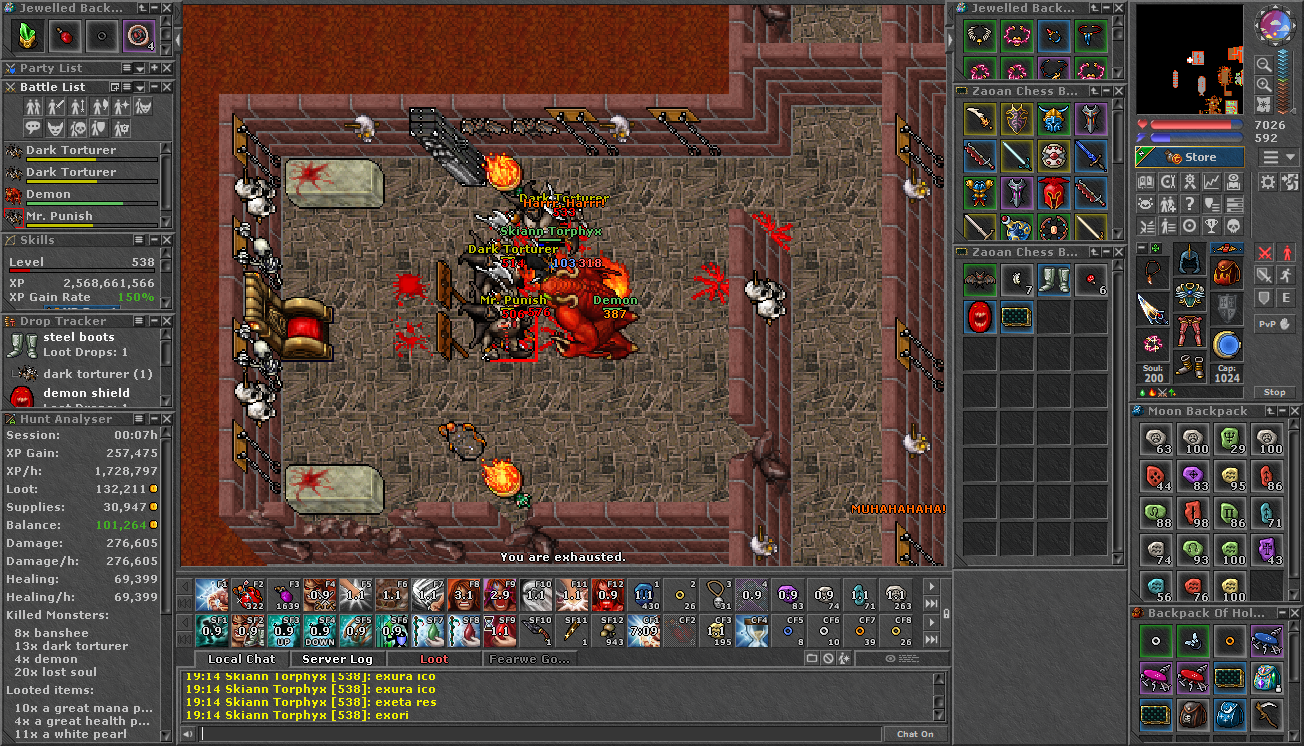Toggle the PvP mode hand button
The image size is (1304, 746).
pyautogui.click(x=1274, y=324)
